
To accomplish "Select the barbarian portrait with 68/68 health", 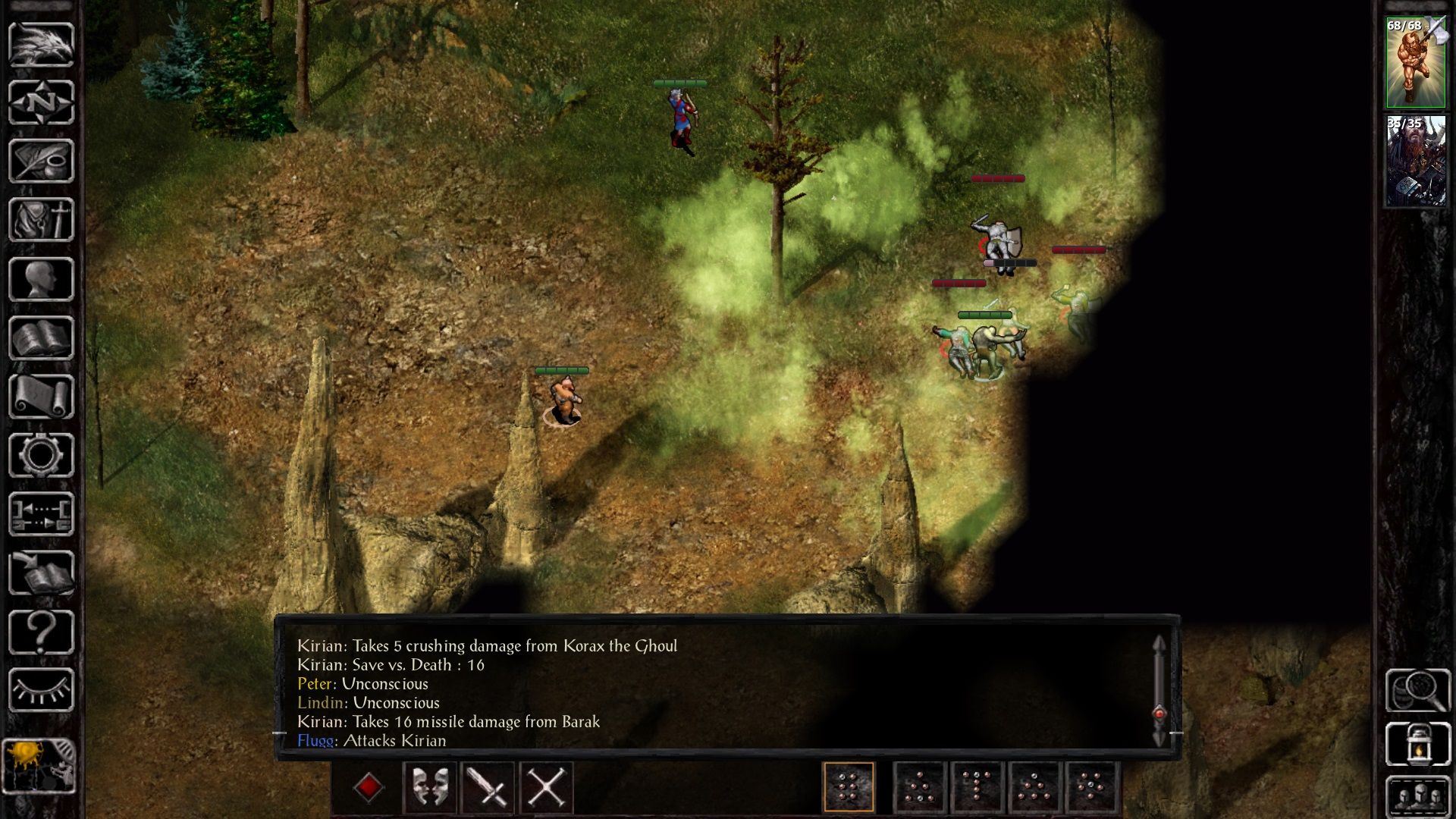I will pyautogui.click(x=1415, y=63).
